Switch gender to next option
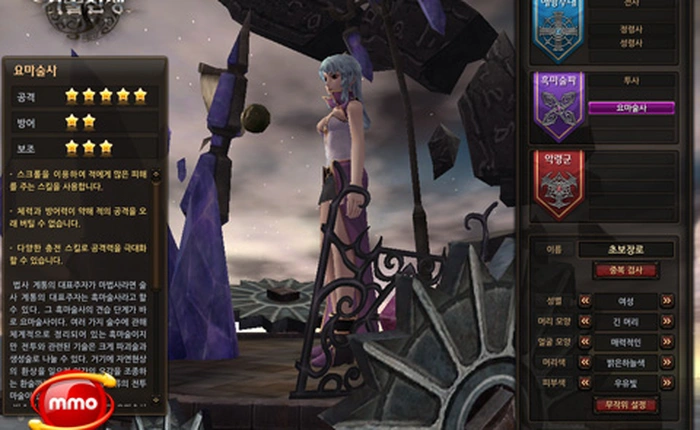Screen dimensions: 700x430 (667, 300)
